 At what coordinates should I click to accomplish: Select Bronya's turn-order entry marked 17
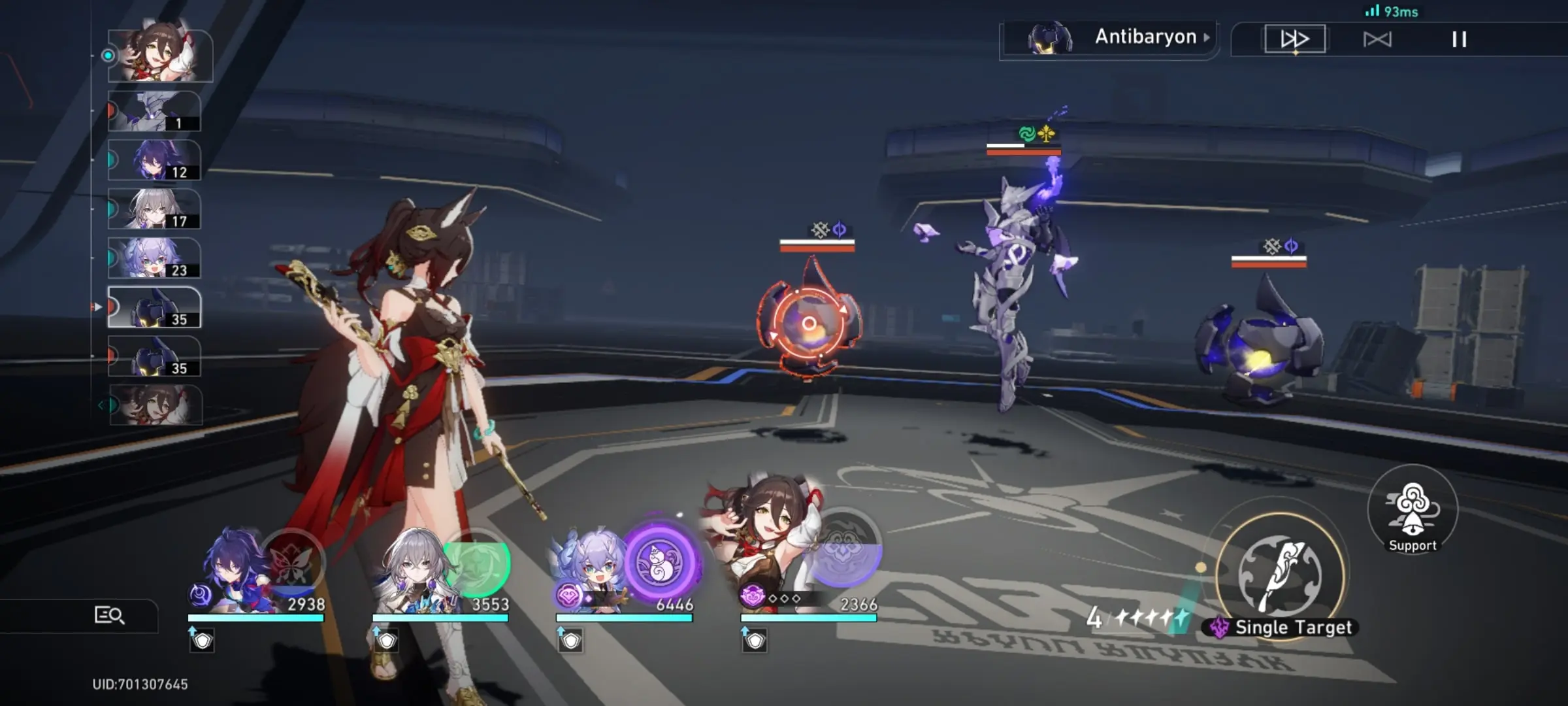tap(155, 209)
